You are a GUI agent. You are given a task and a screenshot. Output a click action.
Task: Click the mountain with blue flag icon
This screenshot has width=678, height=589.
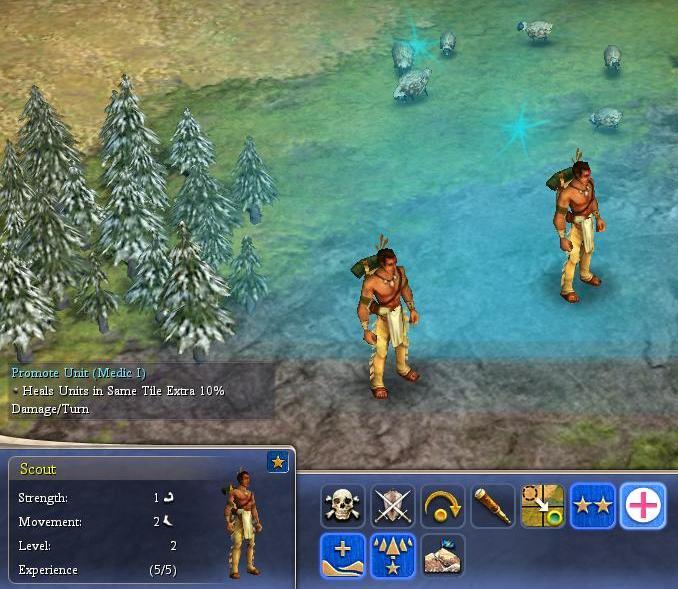point(442,556)
